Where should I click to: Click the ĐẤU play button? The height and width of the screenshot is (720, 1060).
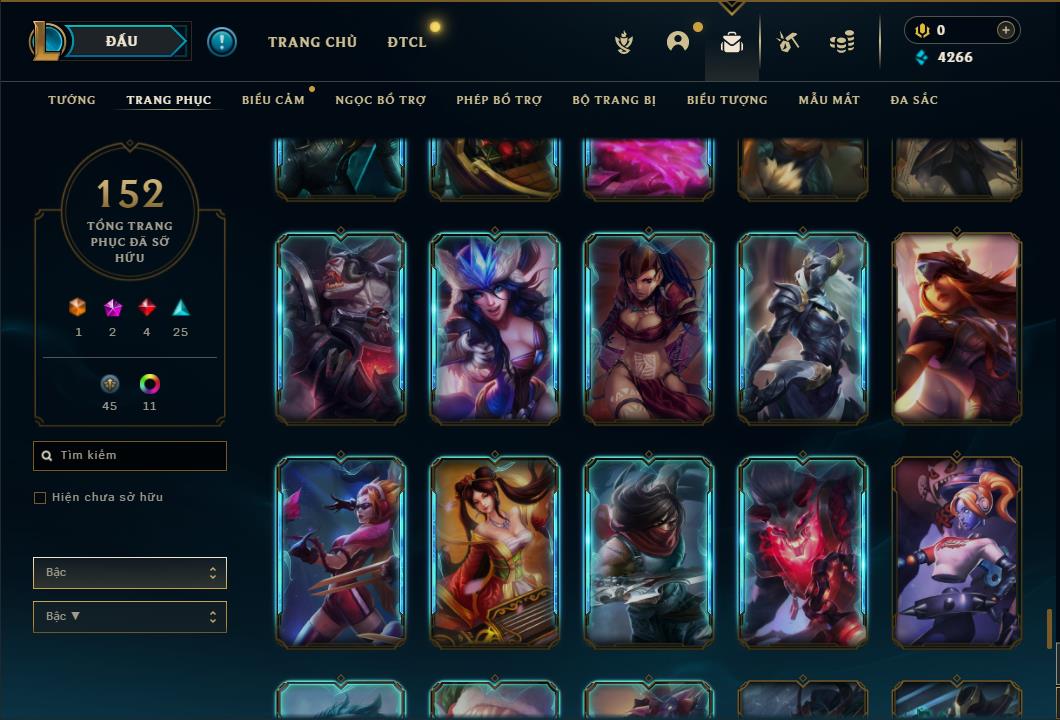click(124, 41)
